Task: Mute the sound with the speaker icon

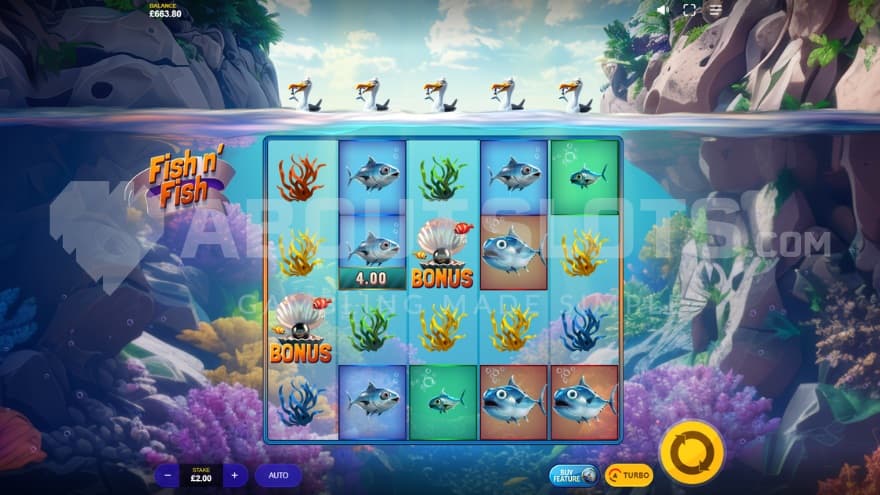Action: (663, 10)
